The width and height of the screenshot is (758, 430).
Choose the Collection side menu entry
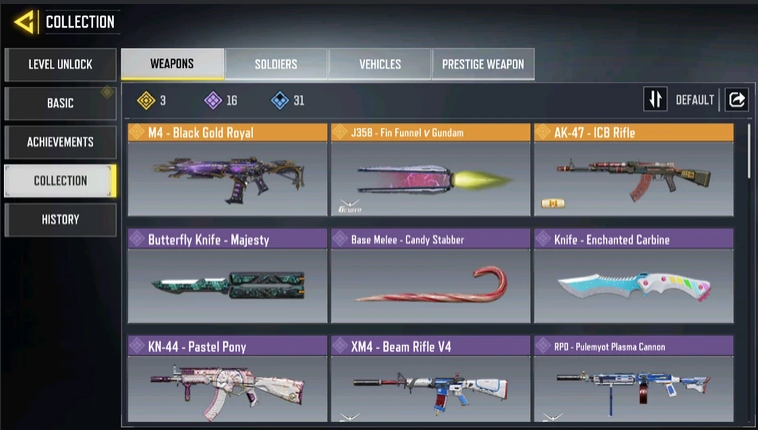(60, 181)
